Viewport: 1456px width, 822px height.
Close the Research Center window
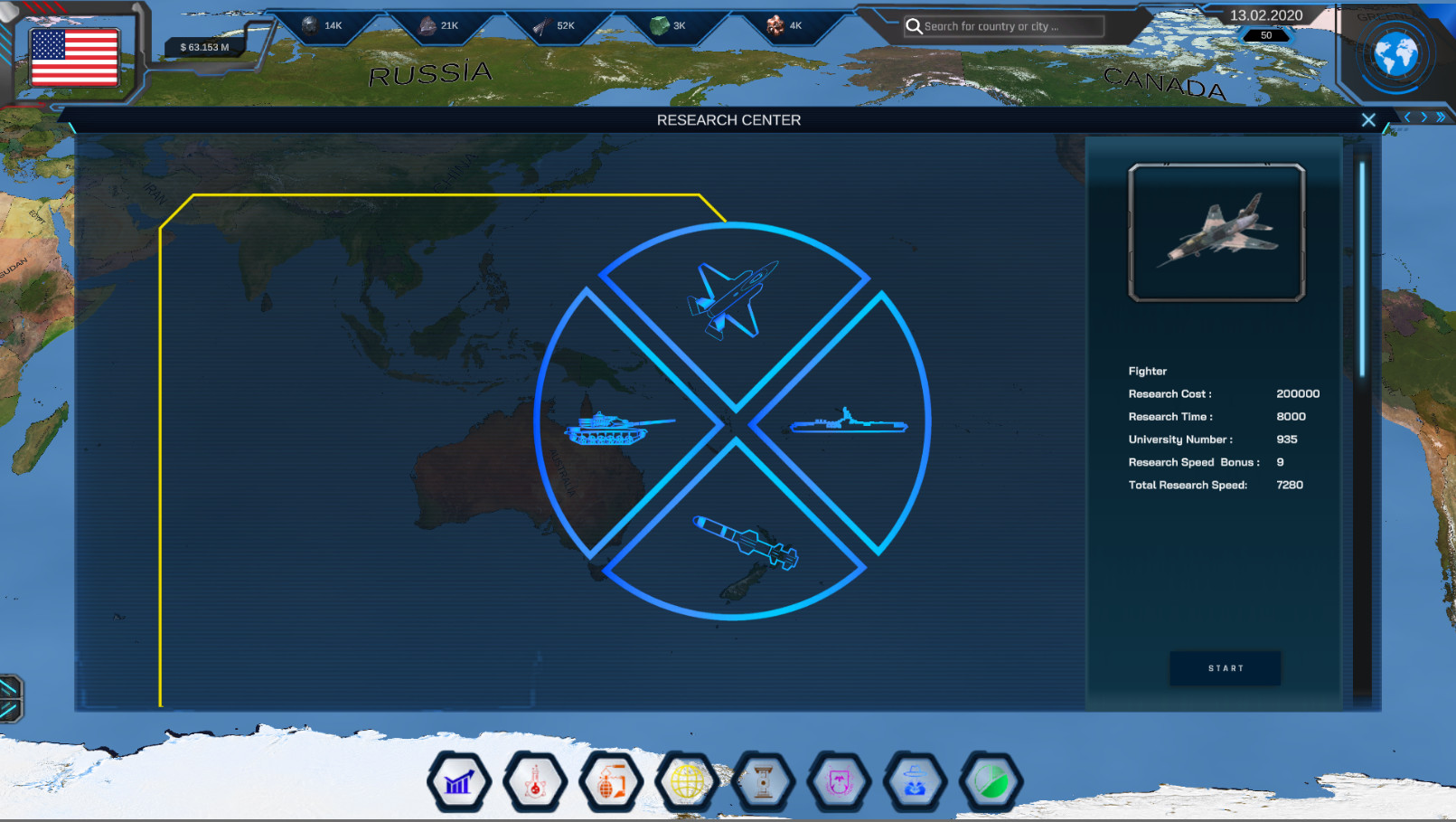click(x=1368, y=120)
